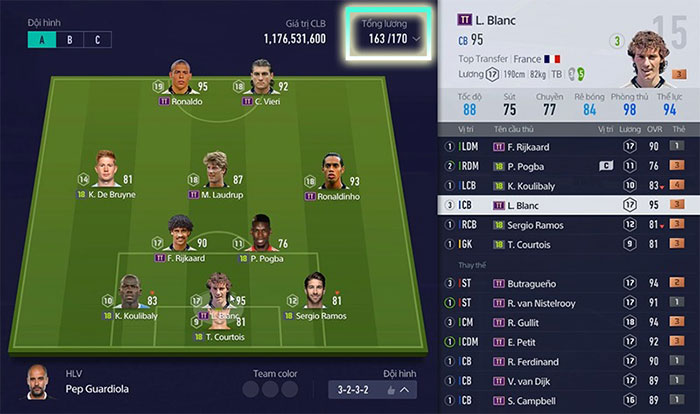Select substitute R. Gullit
The height and width of the screenshot is (414, 700).
tap(567, 321)
